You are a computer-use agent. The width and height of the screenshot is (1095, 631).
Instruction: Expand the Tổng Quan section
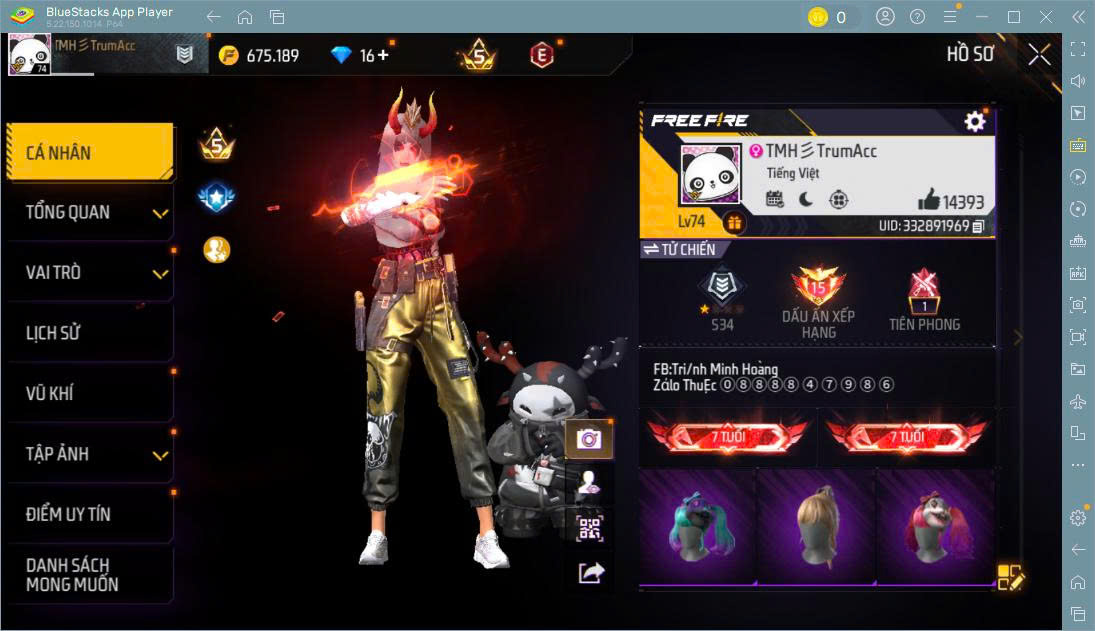click(x=89, y=212)
